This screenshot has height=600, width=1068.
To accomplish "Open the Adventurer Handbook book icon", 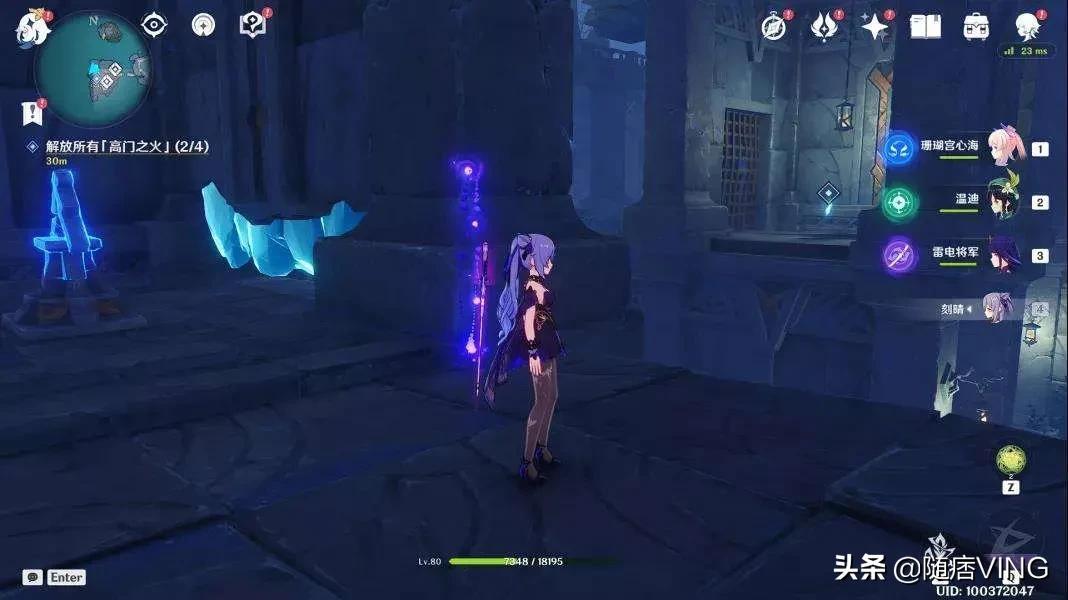I will 925,27.
